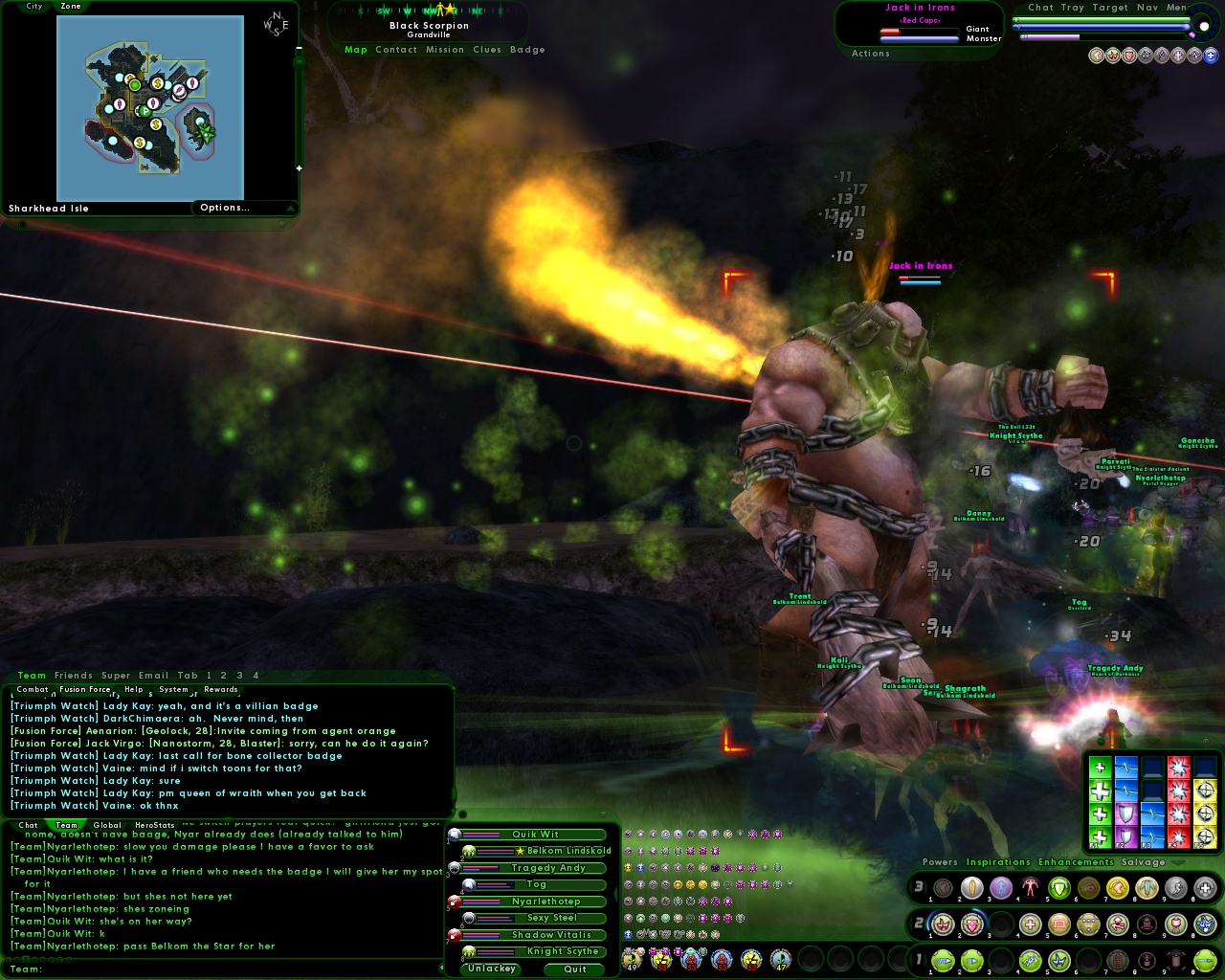Quit the team with Quit button
The width and height of the screenshot is (1225, 980).
[575, 969]
